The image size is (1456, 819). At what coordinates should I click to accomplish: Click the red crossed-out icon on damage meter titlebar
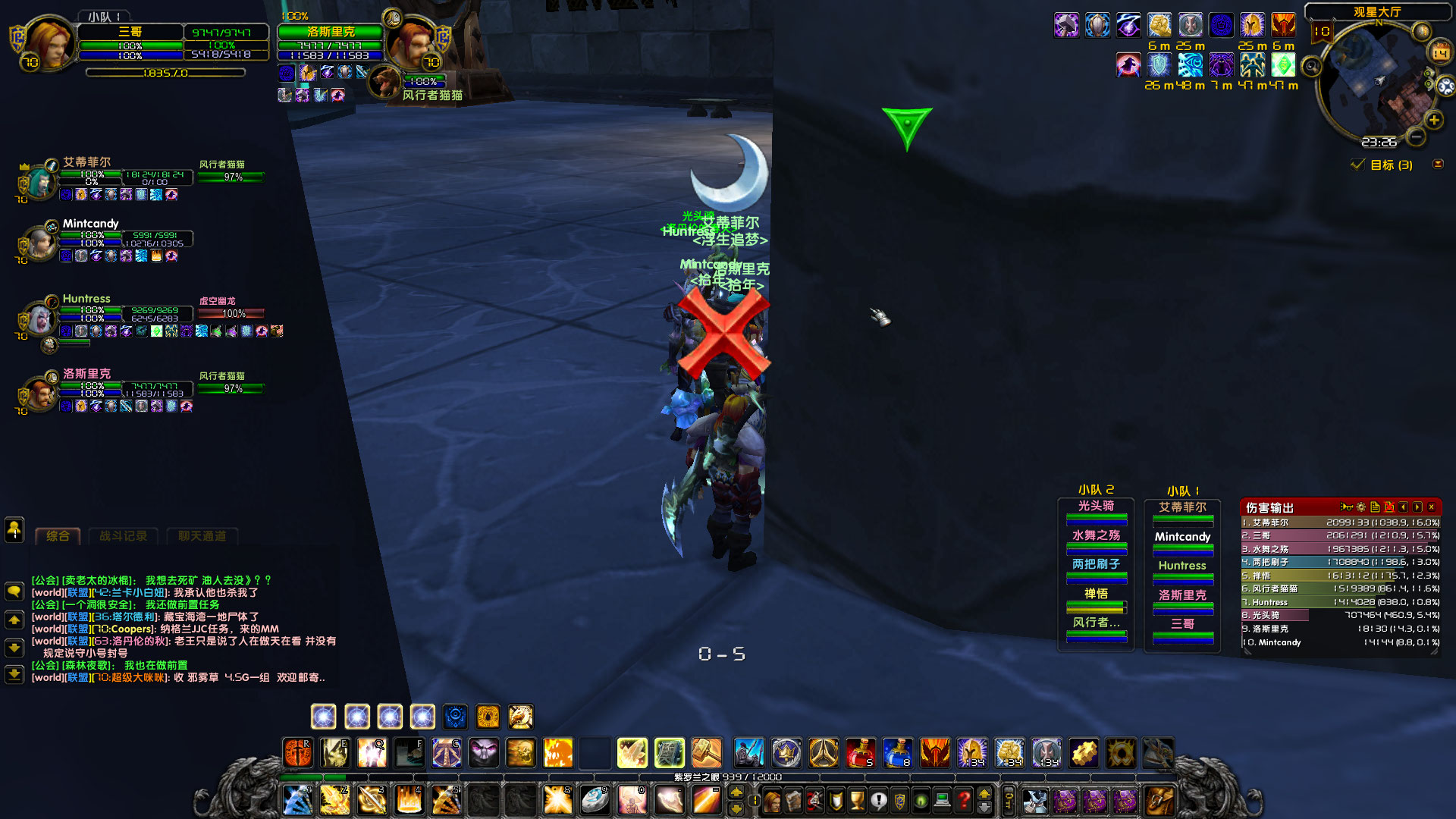1389,507
